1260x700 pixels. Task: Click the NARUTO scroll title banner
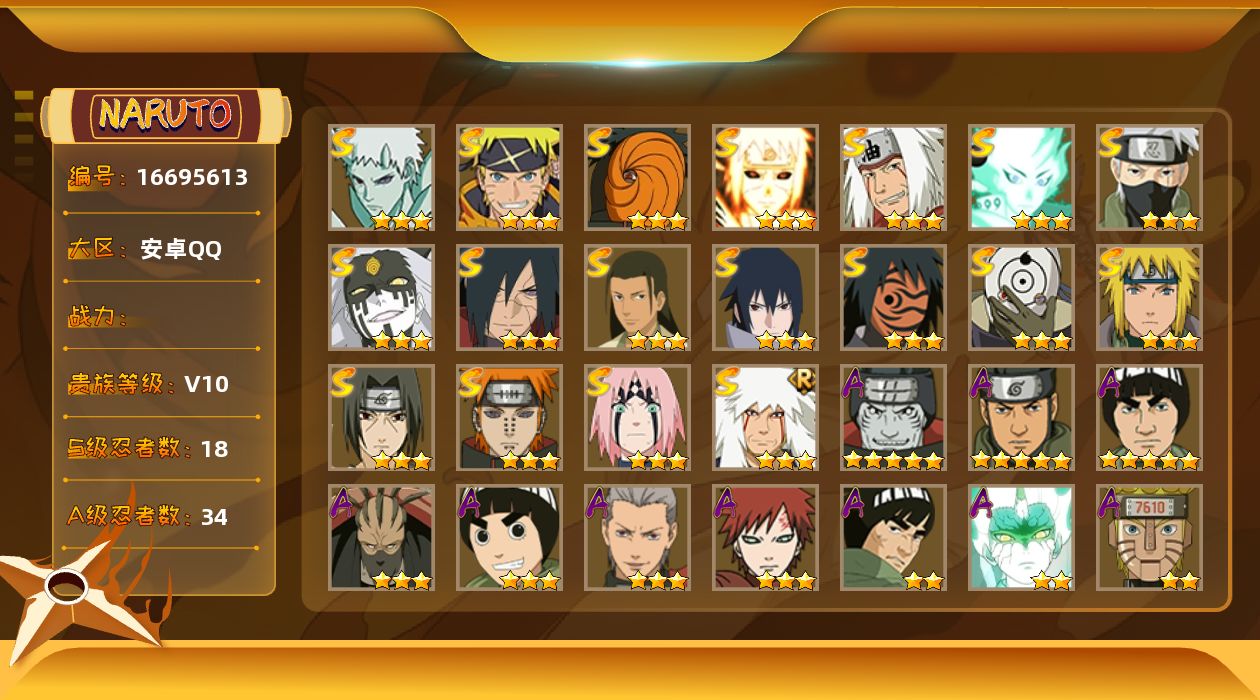[x=166, y=115]
